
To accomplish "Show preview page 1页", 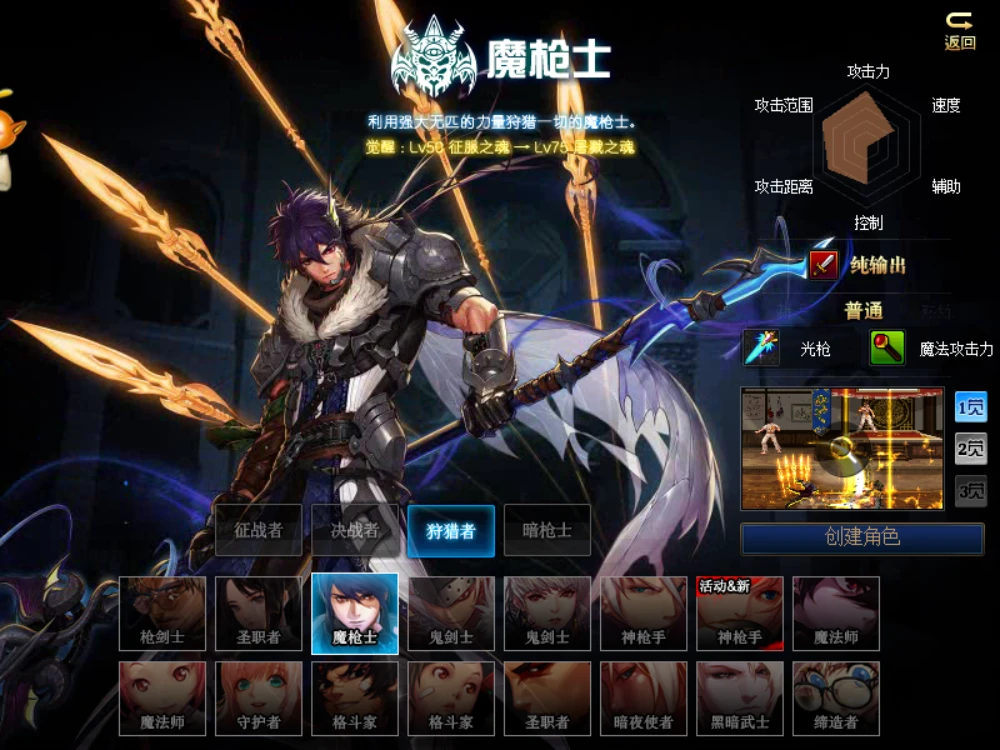I will tap(970, 407).
